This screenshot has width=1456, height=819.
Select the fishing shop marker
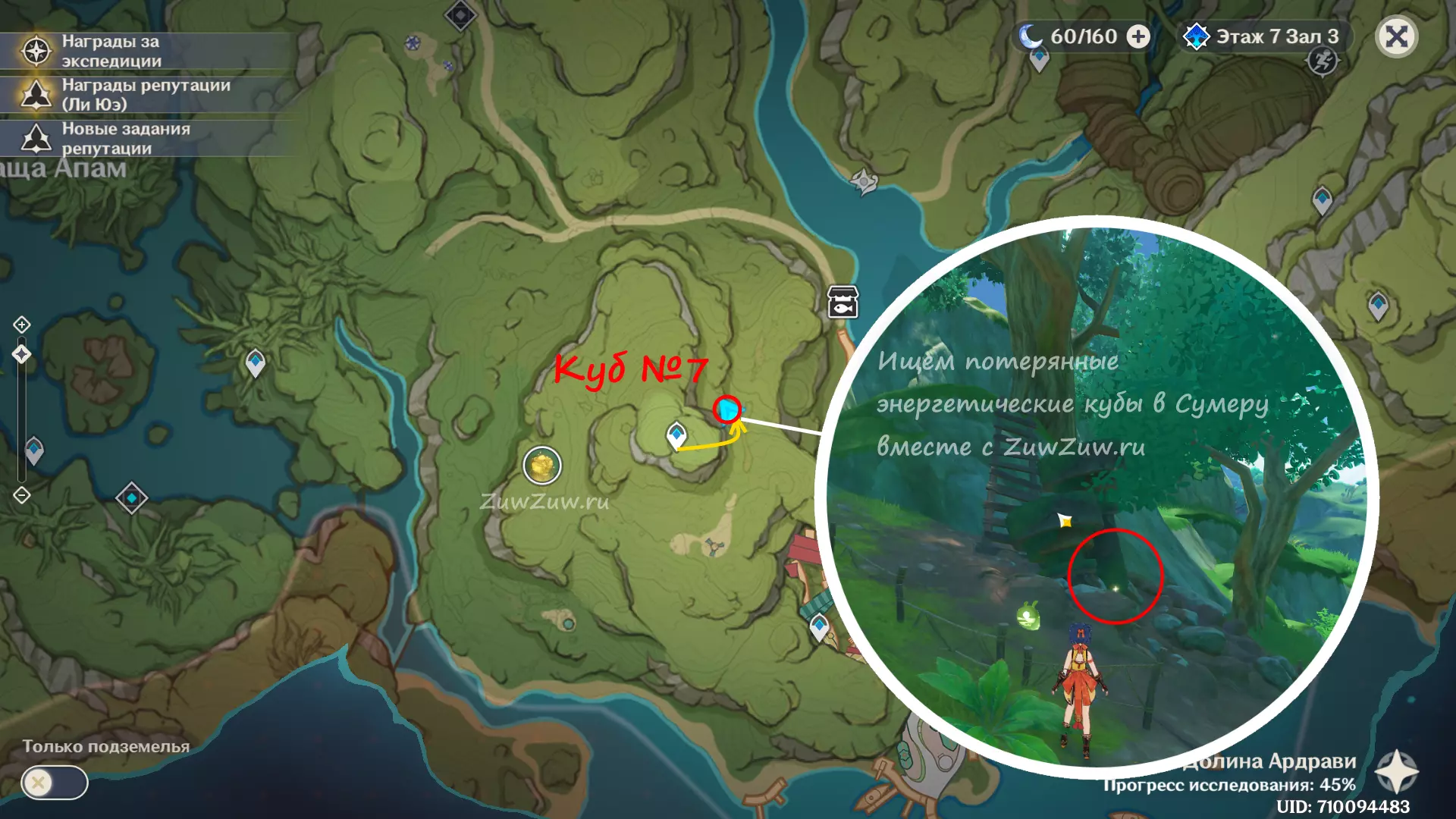coord(843,302)
